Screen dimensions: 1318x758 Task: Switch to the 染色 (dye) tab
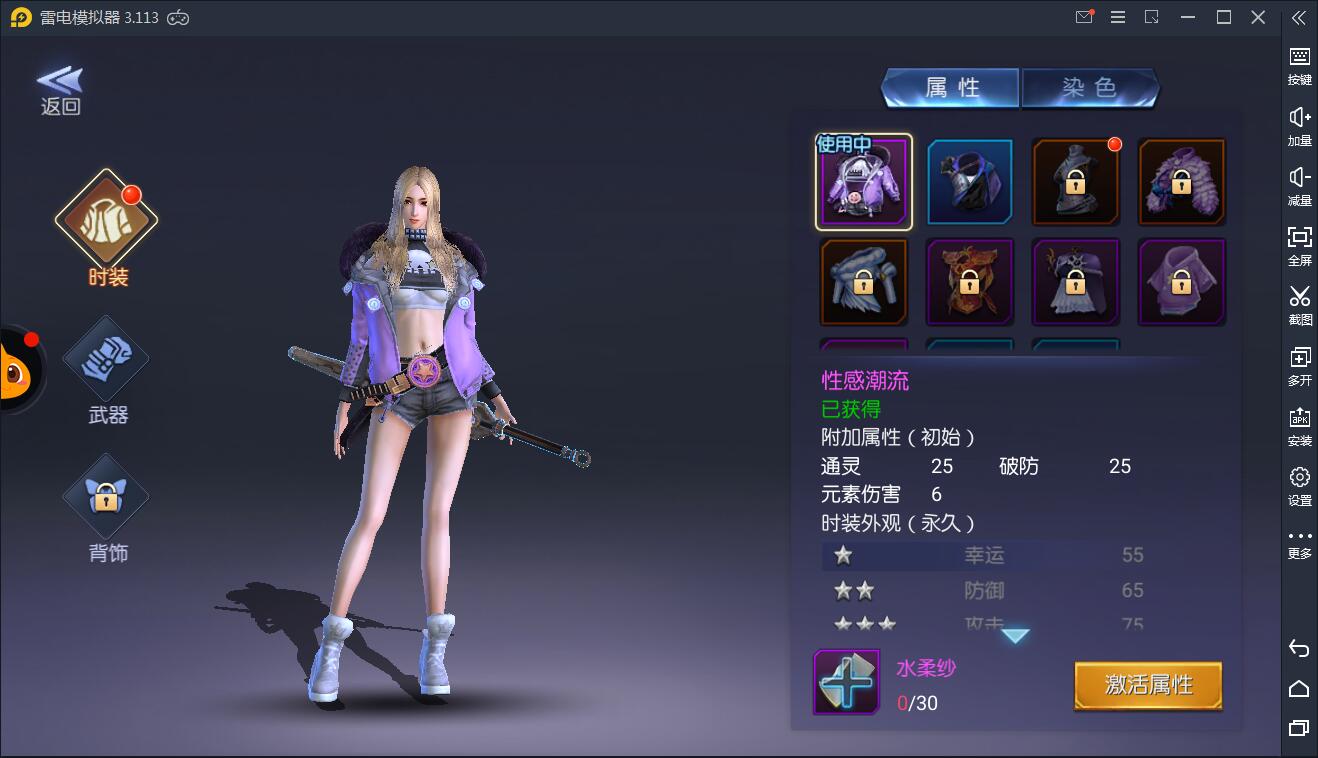point(1091,88)
